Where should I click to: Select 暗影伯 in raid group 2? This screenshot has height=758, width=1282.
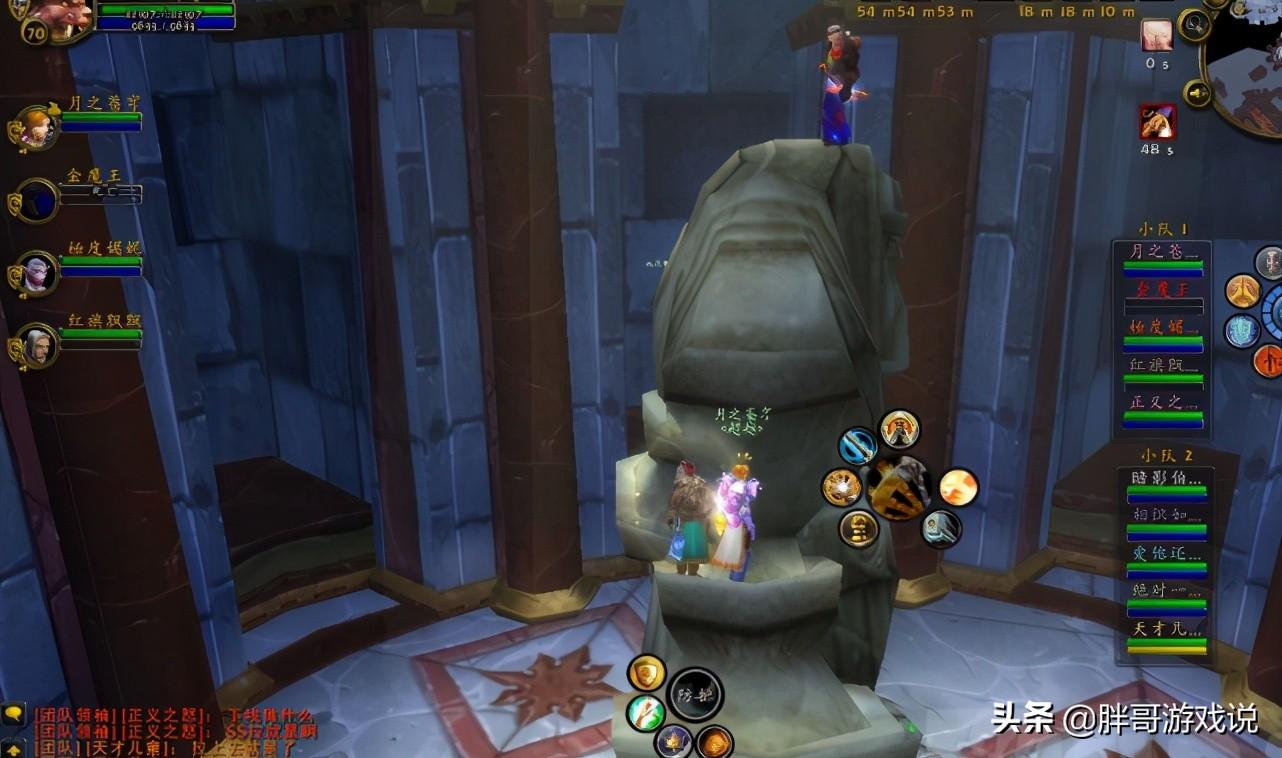[x=1166, y=485]
